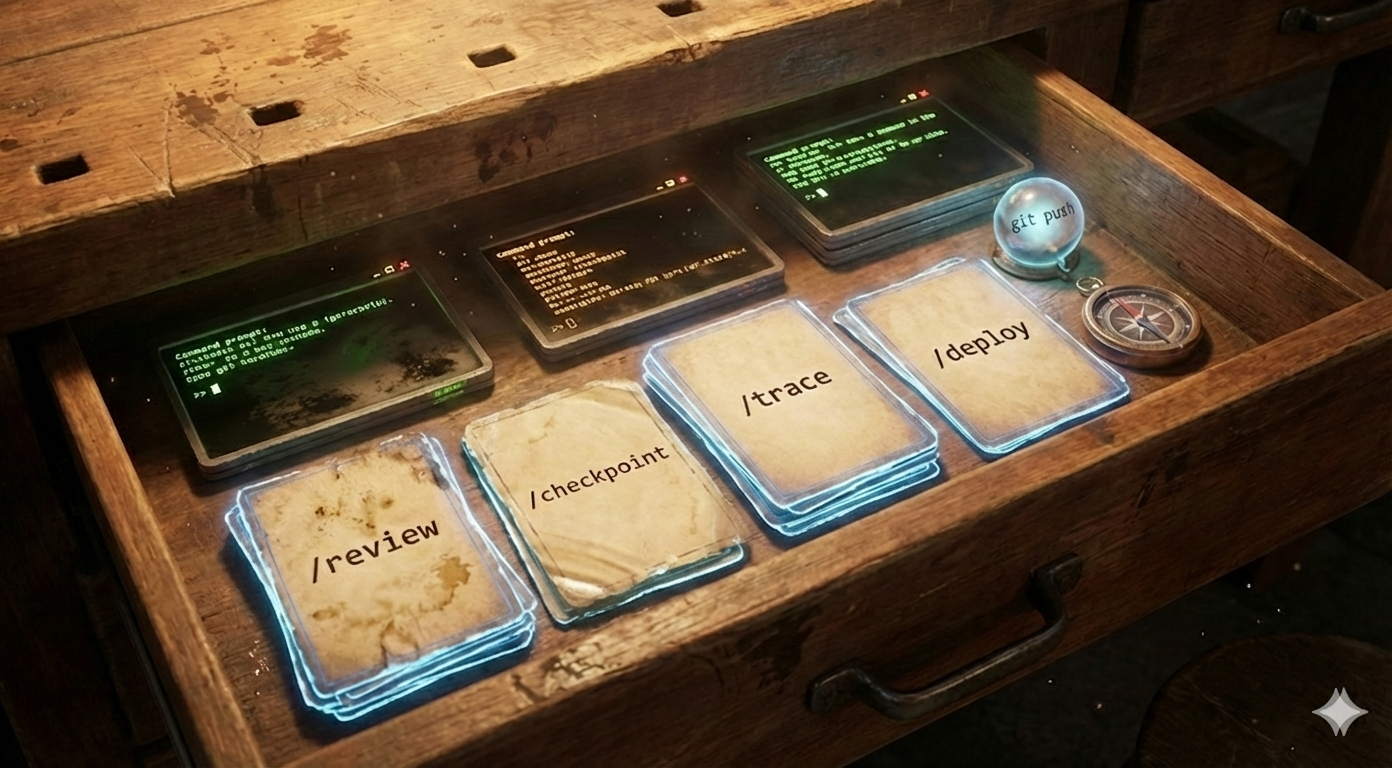
Task: Choose the /checkpoint card
Action: tap(601, 492)
